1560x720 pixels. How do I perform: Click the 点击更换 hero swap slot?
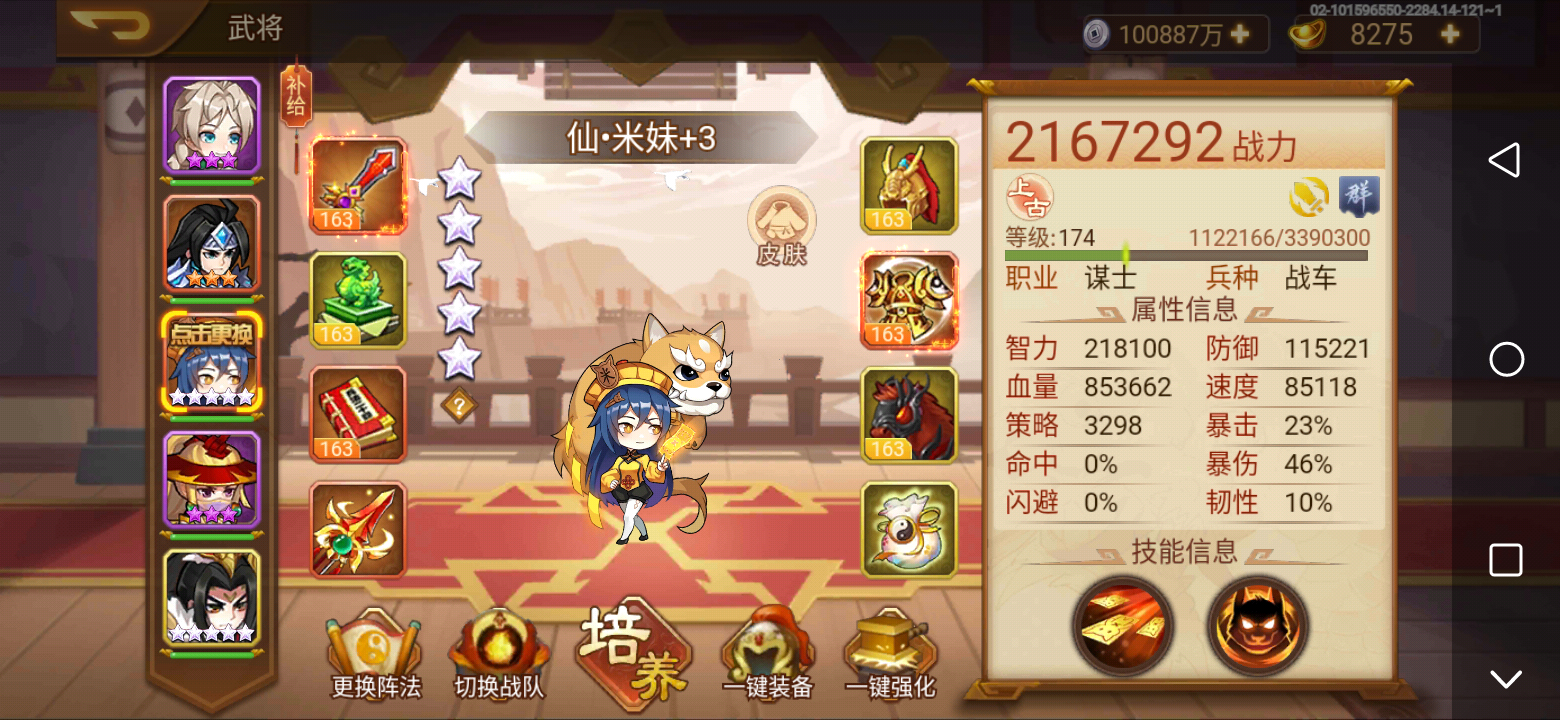[213, 362]
